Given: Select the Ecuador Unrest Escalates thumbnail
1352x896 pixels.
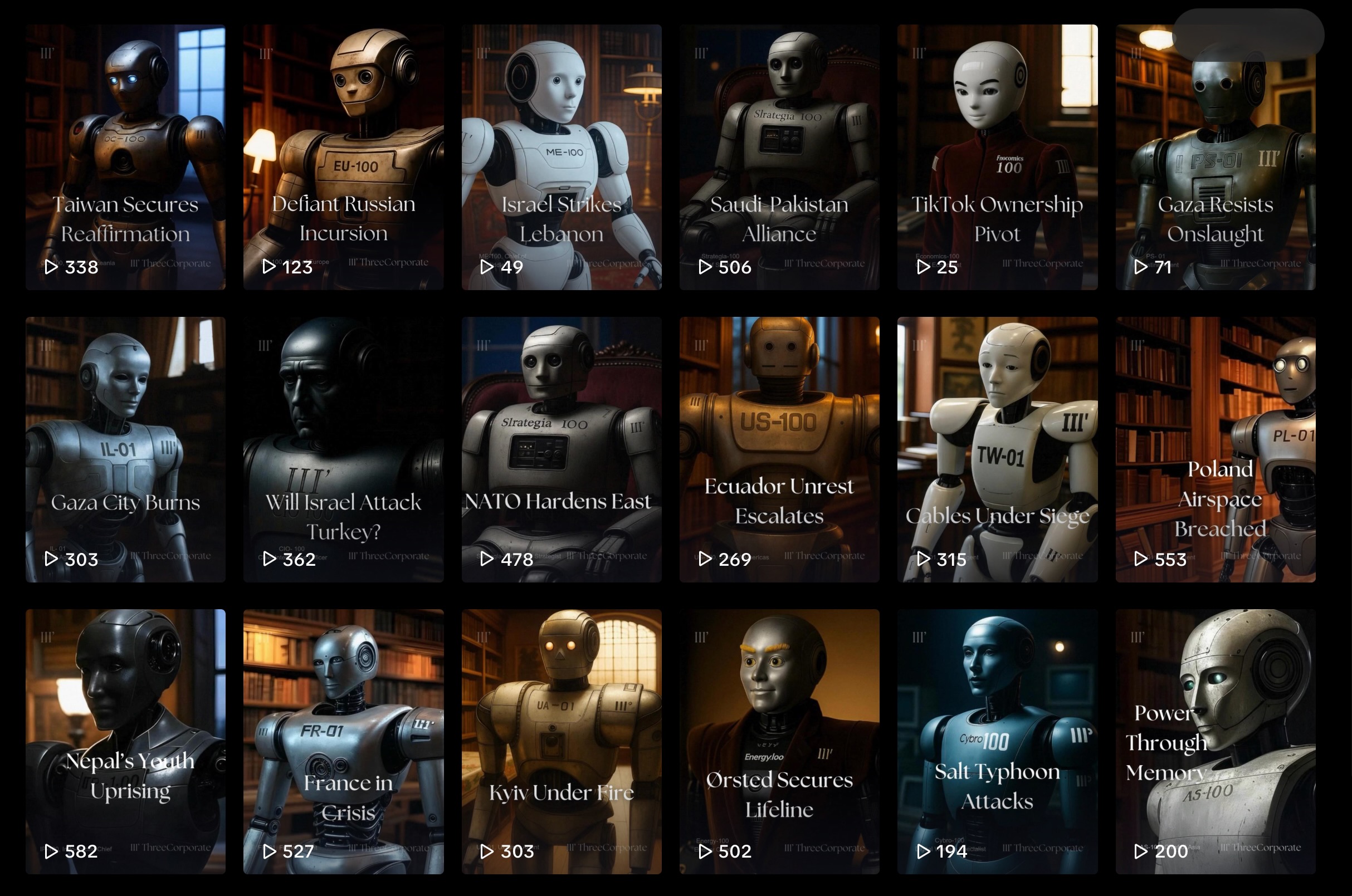Looking at the screenshot, I should coord(779,449).
